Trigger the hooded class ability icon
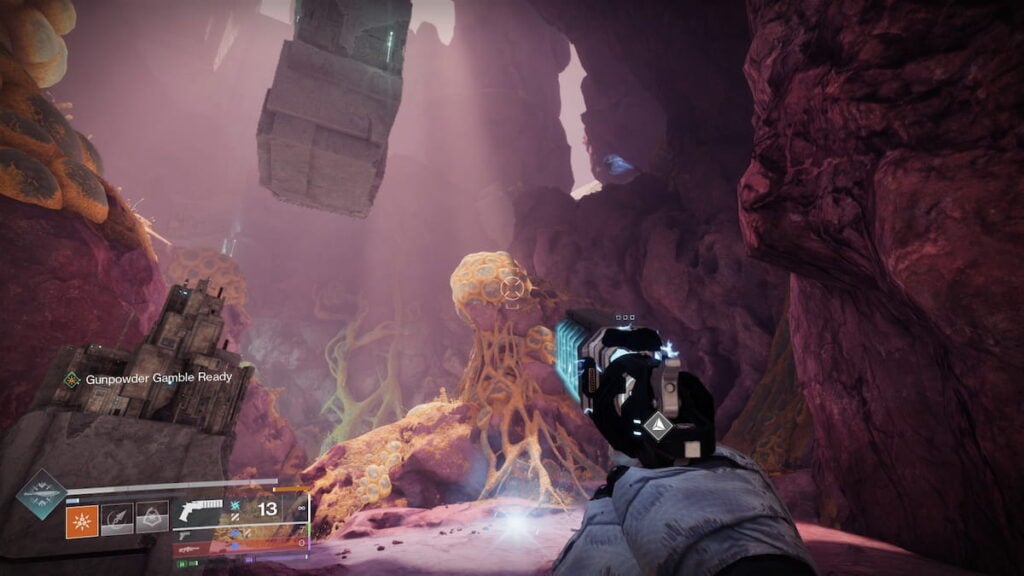Image resolution: width=1024 pixels, height=576 pixels. [x=152, y=517]
